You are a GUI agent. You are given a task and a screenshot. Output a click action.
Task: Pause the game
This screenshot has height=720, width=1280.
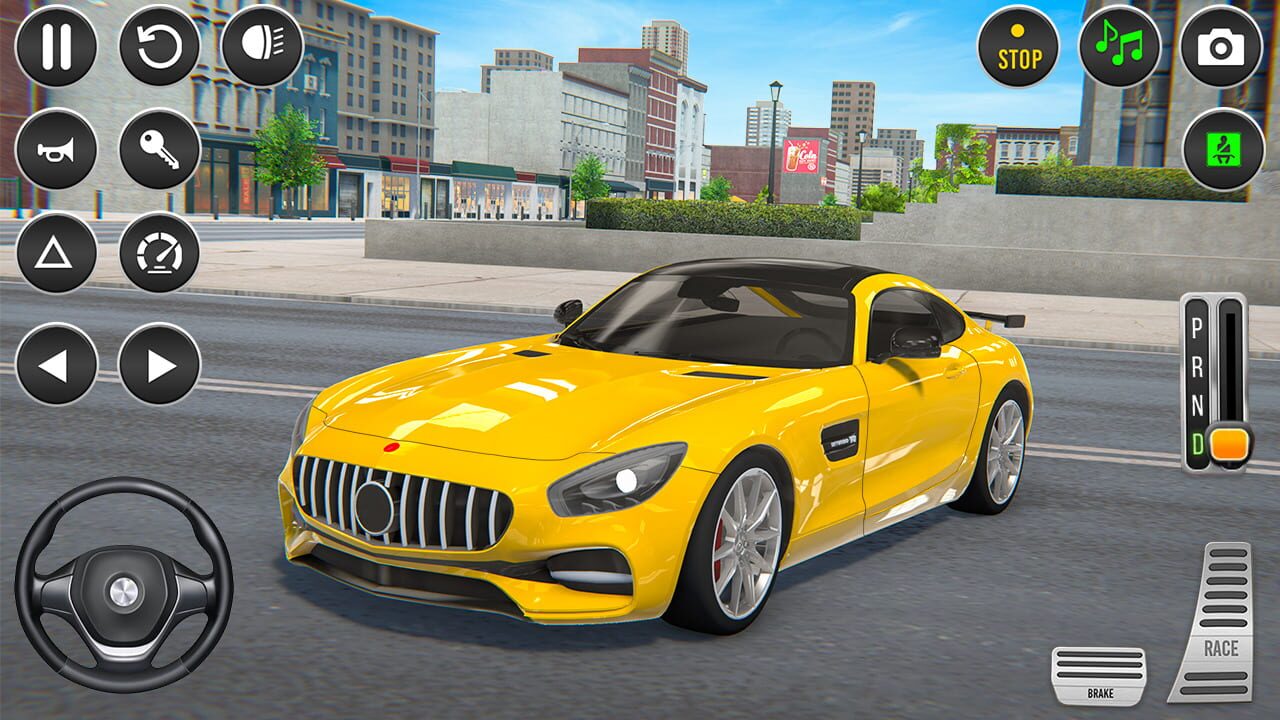[x=57, y=47]
